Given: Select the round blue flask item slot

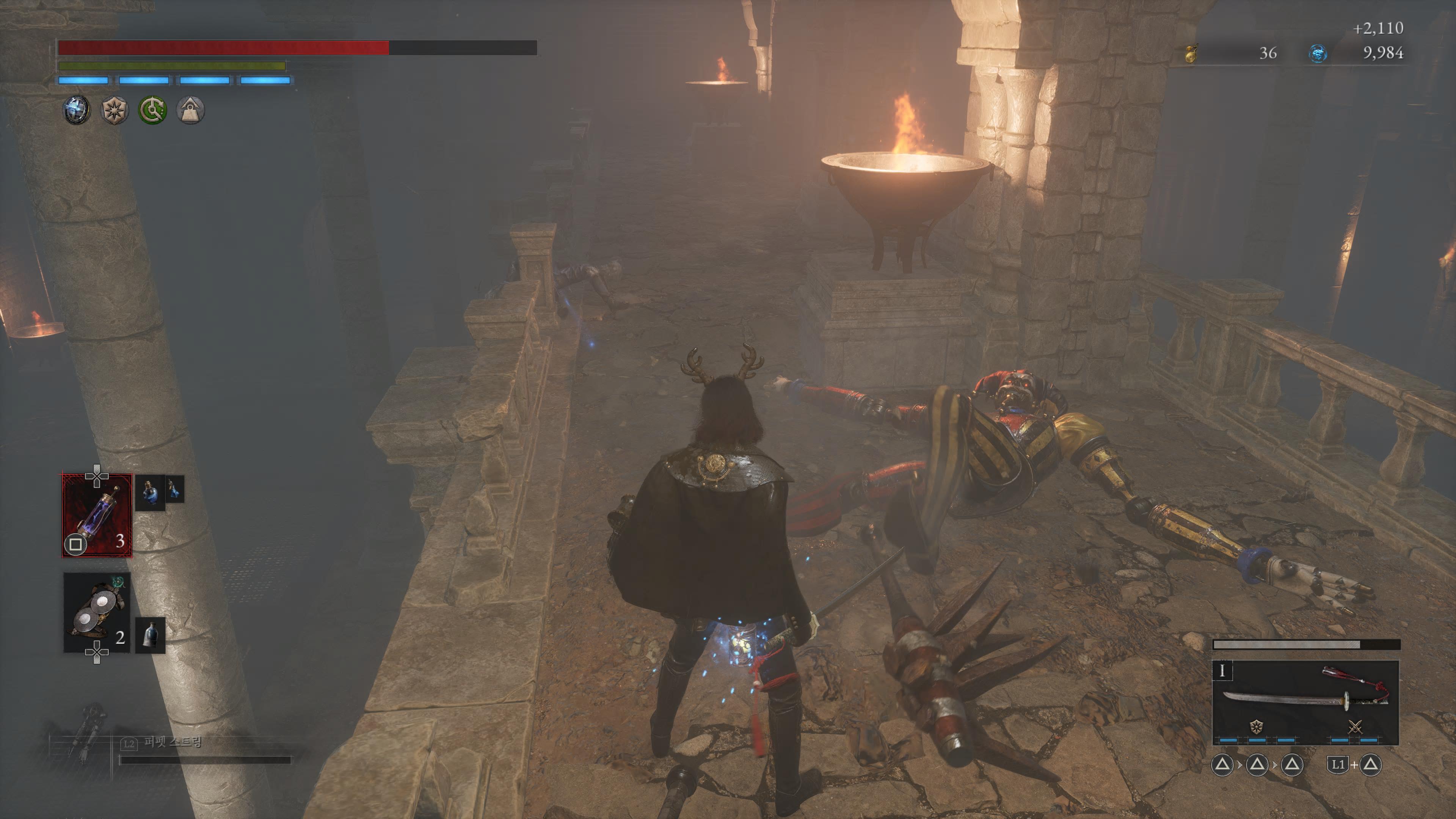Looking at the screenshot, I should pyautogui.click(x=150, y=492).
